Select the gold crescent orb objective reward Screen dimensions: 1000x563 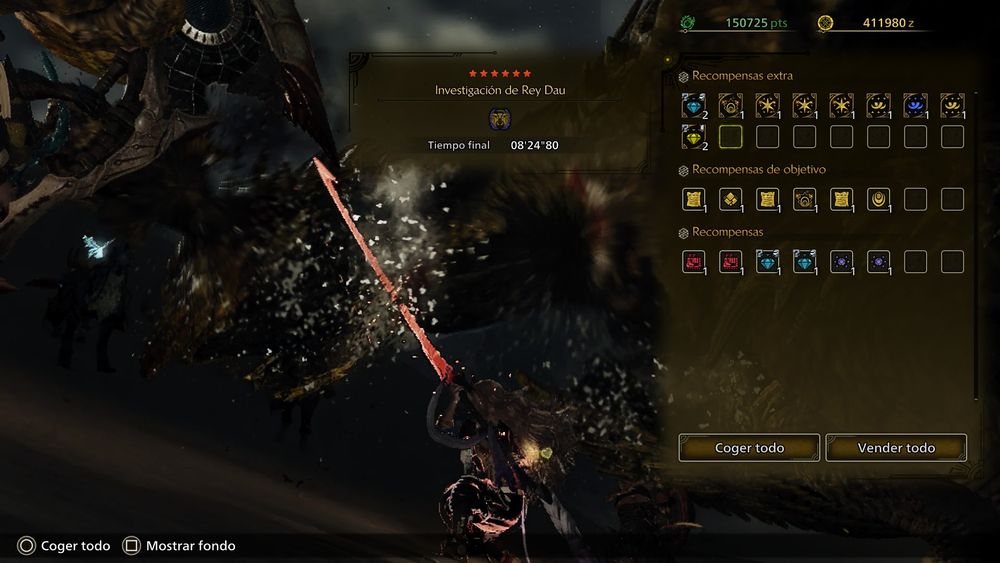878,199
